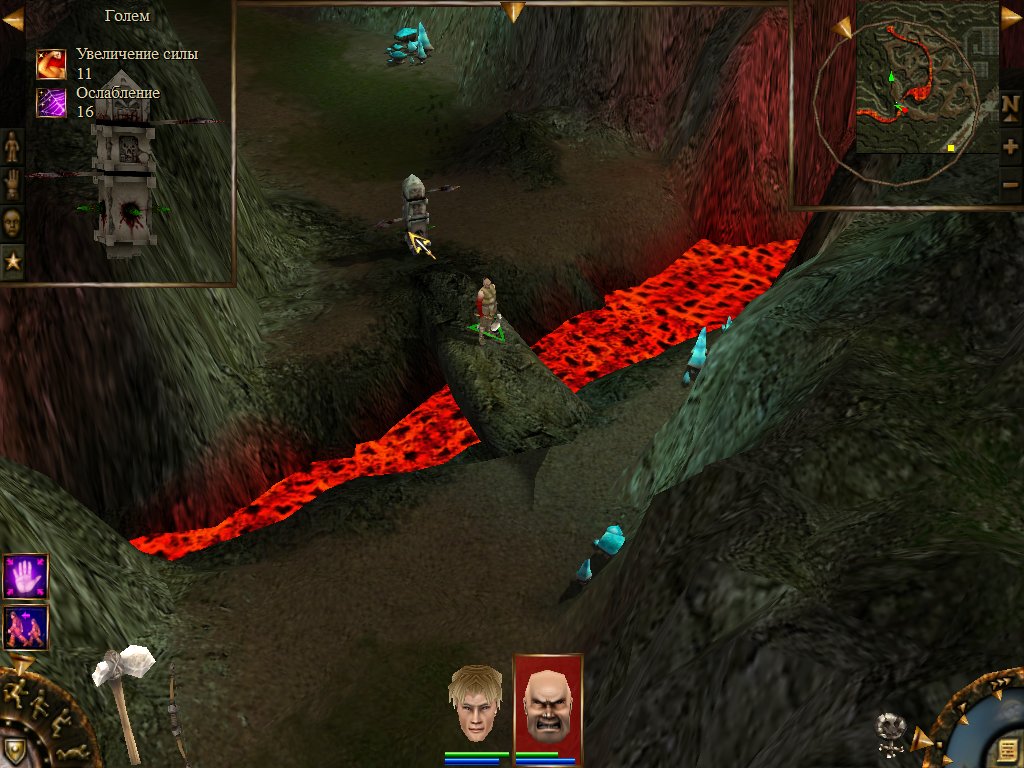Zoom out the minimap with minus button
This screenshot has height=768, width=1024.
click(1010, 184)
